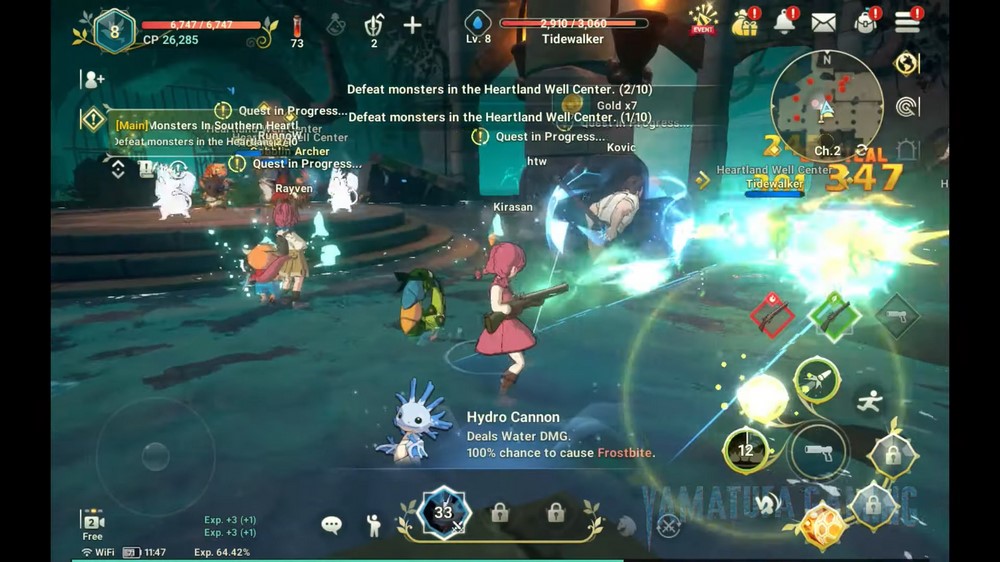Activate the glowing honeycomb special skill
Image resolution: width=1000 pixels, height=562 pixels.
(822, 526)
